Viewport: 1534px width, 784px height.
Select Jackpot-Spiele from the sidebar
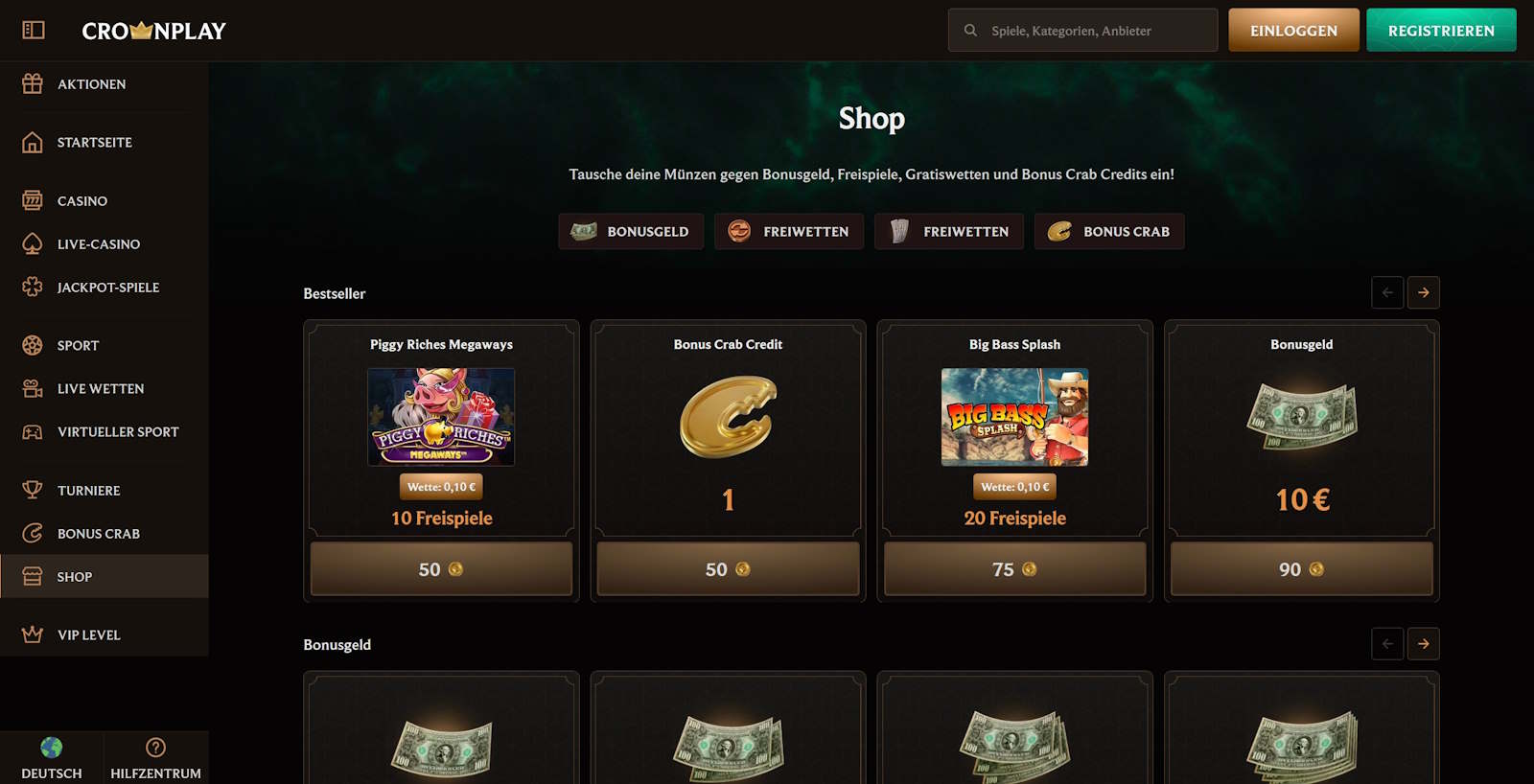pyautogui.click(x=107, y=288)
